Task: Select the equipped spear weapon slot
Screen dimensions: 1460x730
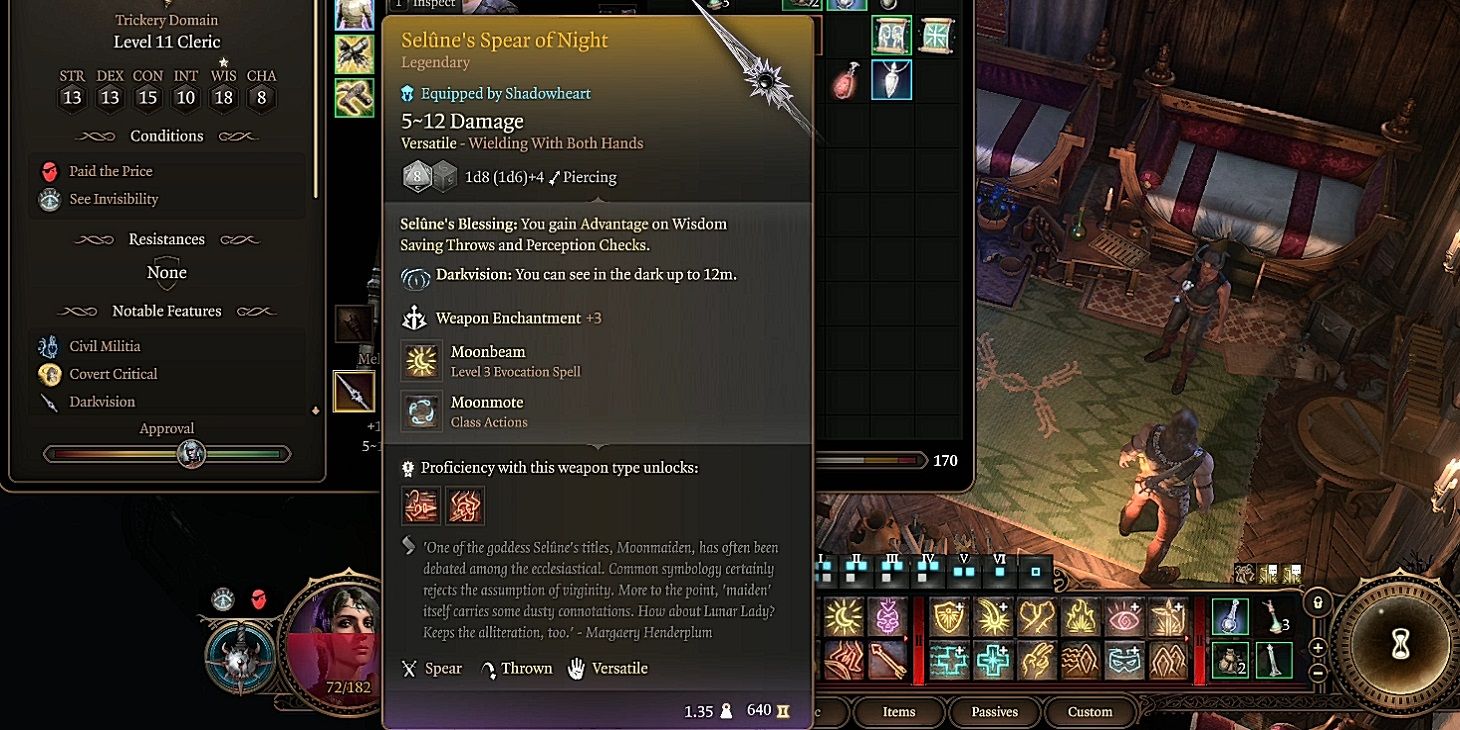Action: 354,391
